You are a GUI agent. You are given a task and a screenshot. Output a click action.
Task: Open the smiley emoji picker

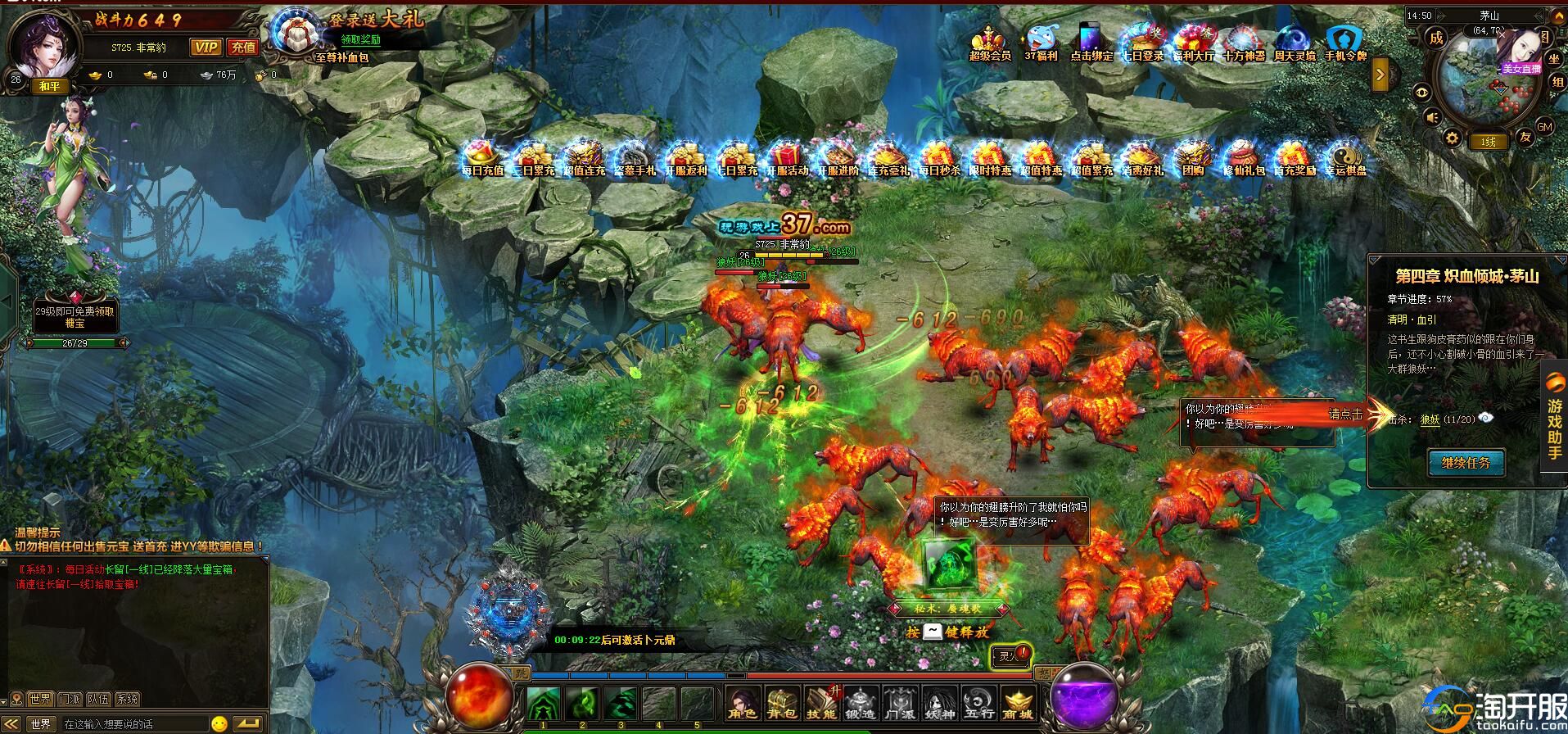coord(219,724)
